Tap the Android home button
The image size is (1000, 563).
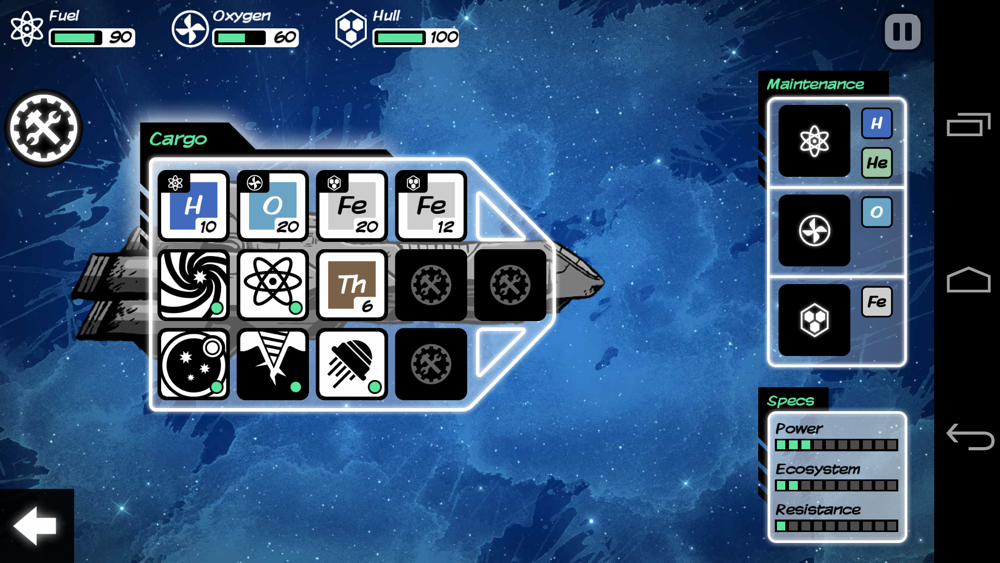(x=968, y=280)
